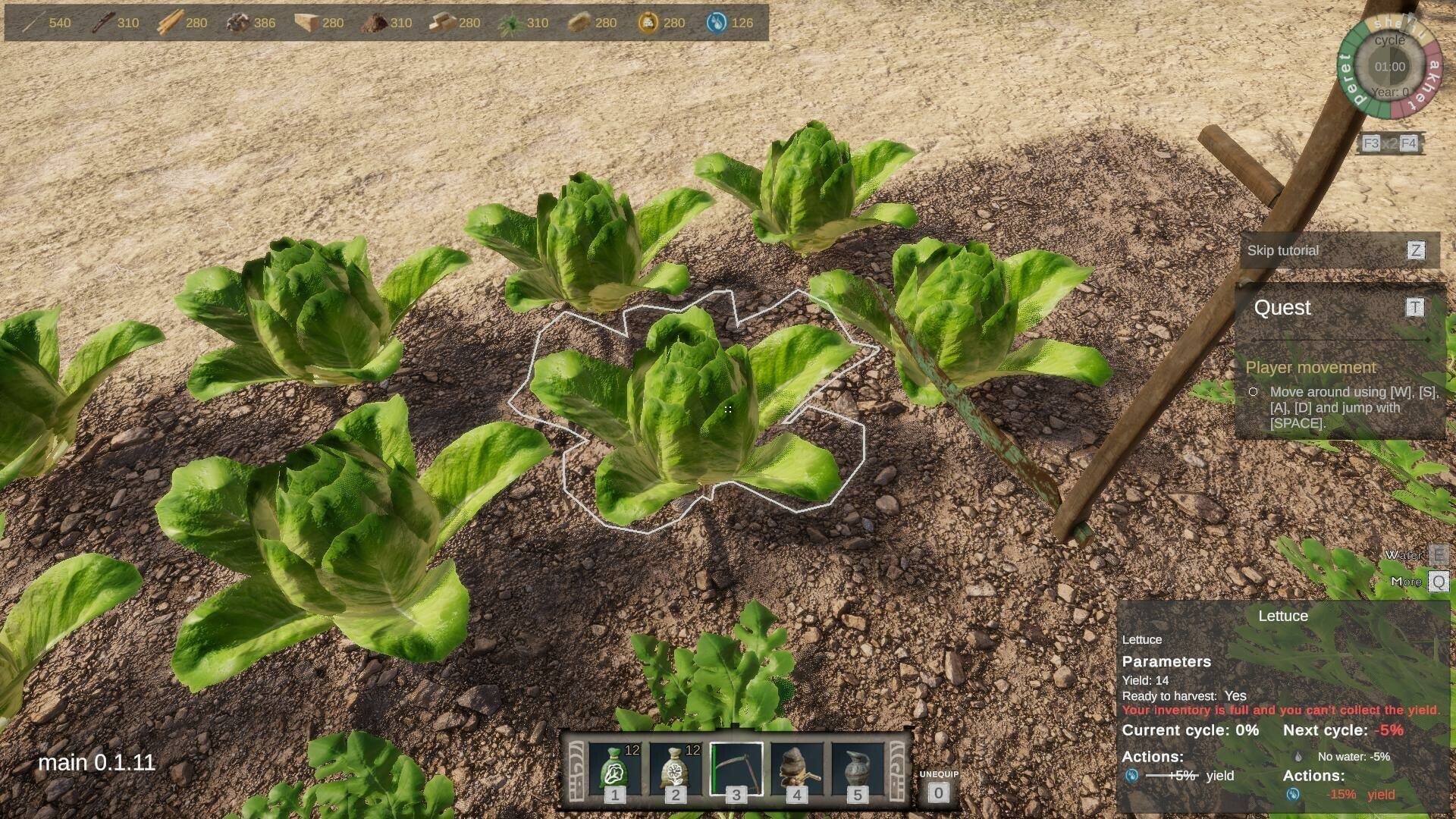Equip the sickle in the hotbar

pos(736,770)
